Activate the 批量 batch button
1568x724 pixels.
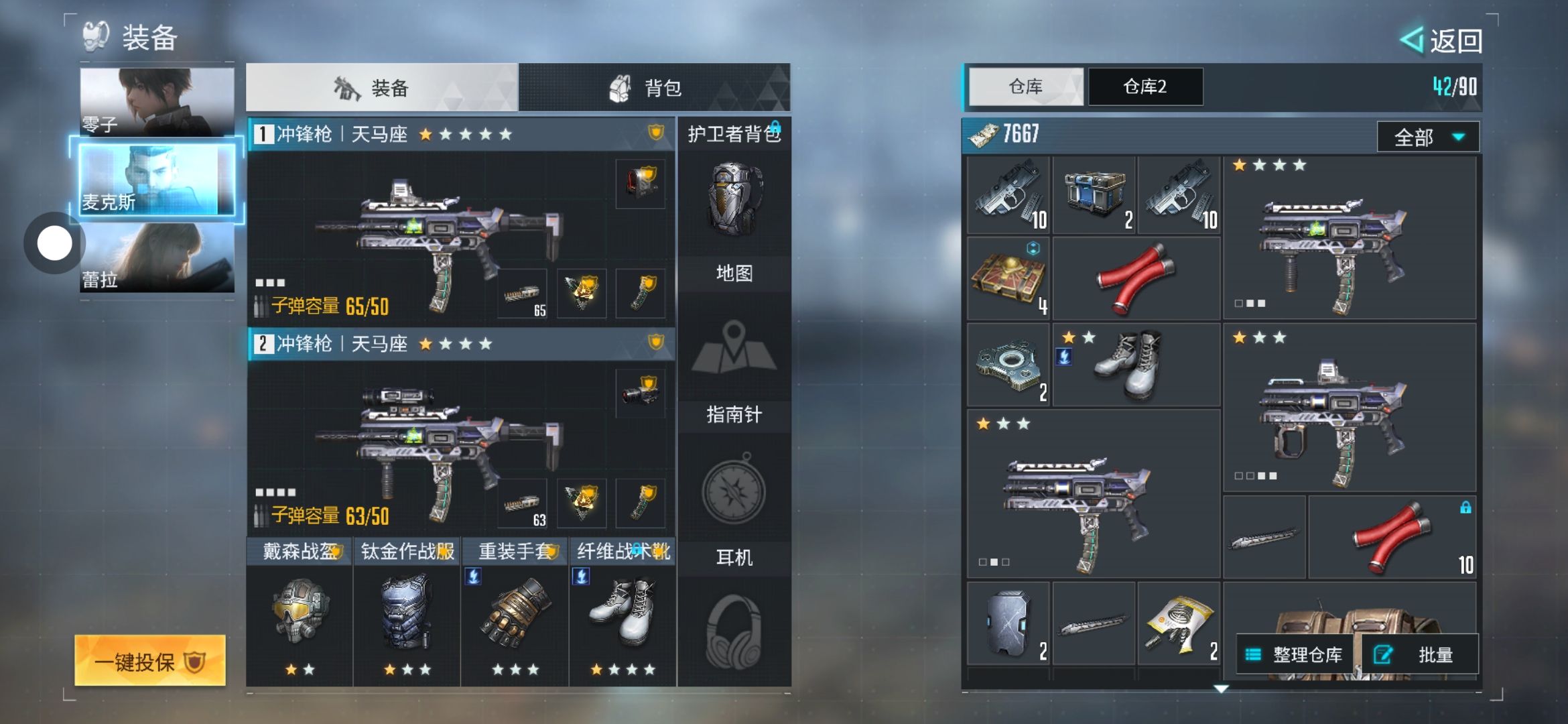pos(1421,654)
